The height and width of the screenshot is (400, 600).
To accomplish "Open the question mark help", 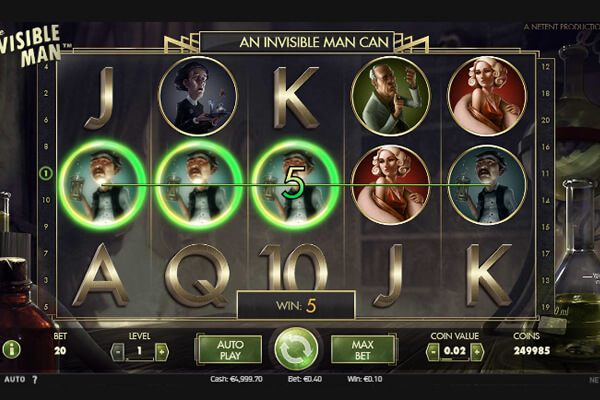I will pos(34,380).
